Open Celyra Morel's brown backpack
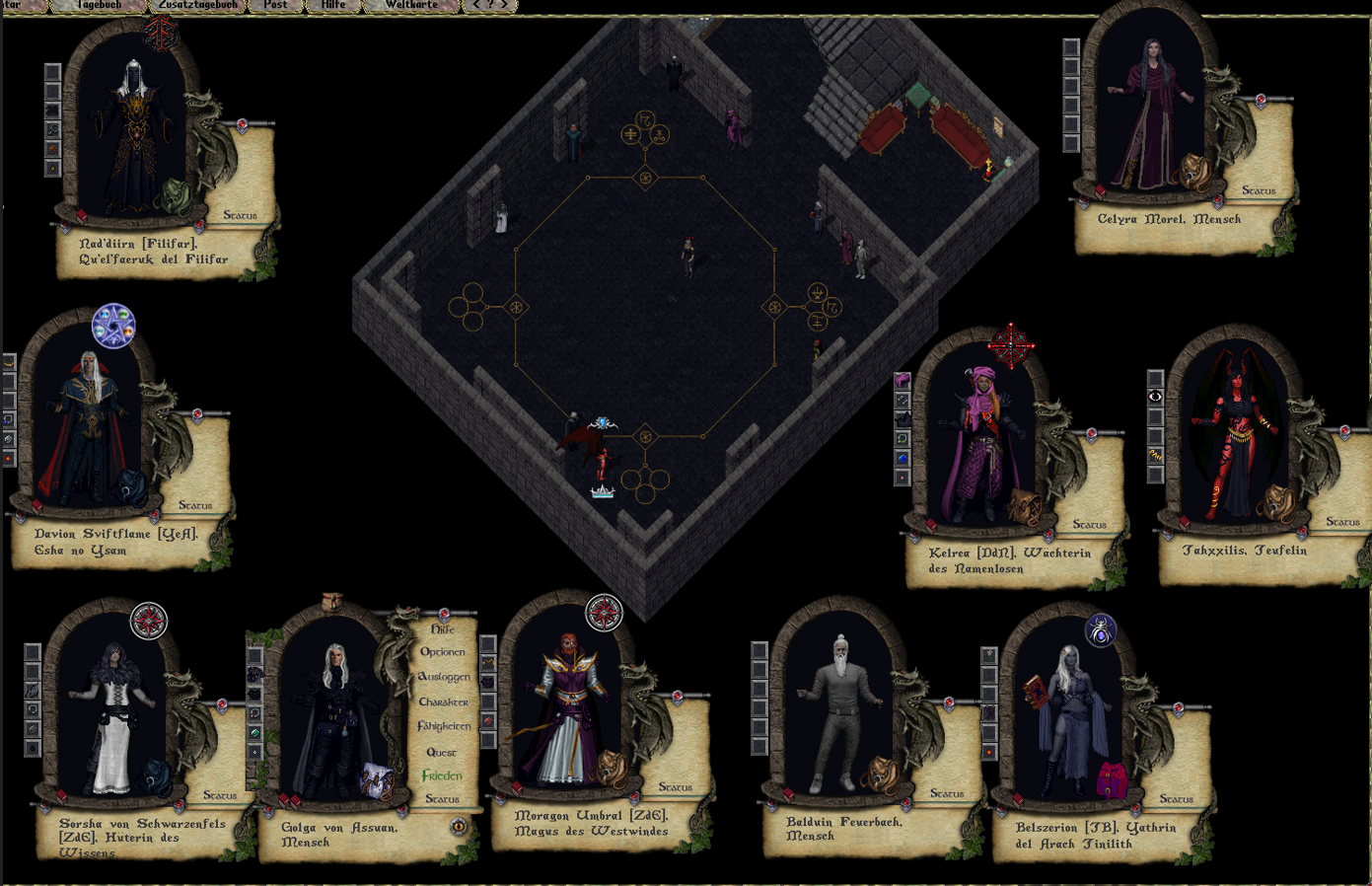This screenshot has width=1372, height=886. [x=1195, y=174]
